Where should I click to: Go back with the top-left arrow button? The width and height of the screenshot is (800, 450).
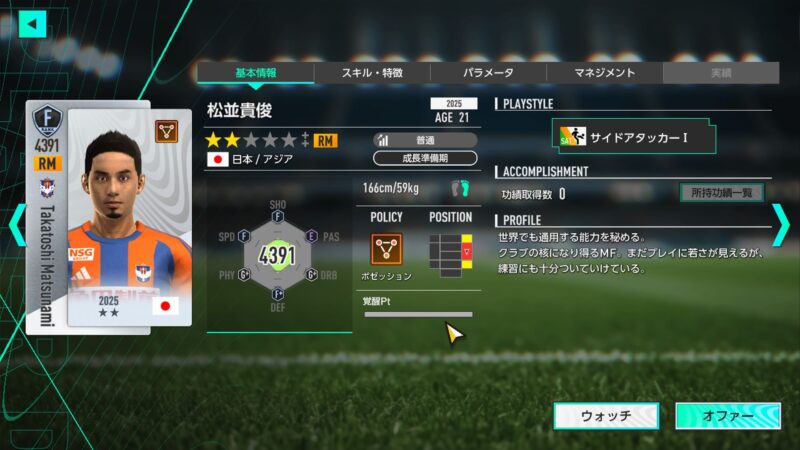pyautogui.click(x=32, y=23)
